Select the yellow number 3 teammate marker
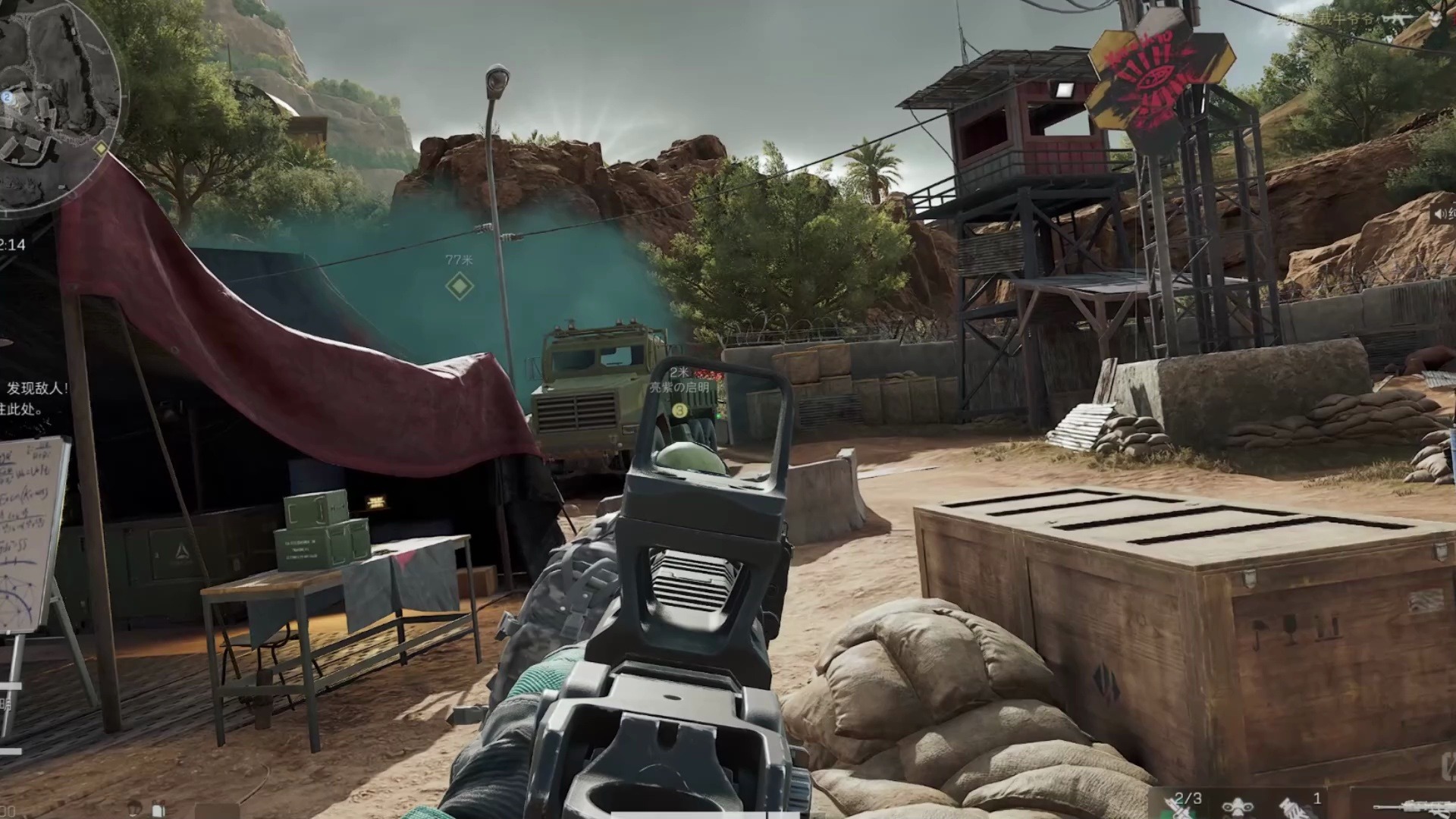1456x819 pixels. [x=679, y=410]
